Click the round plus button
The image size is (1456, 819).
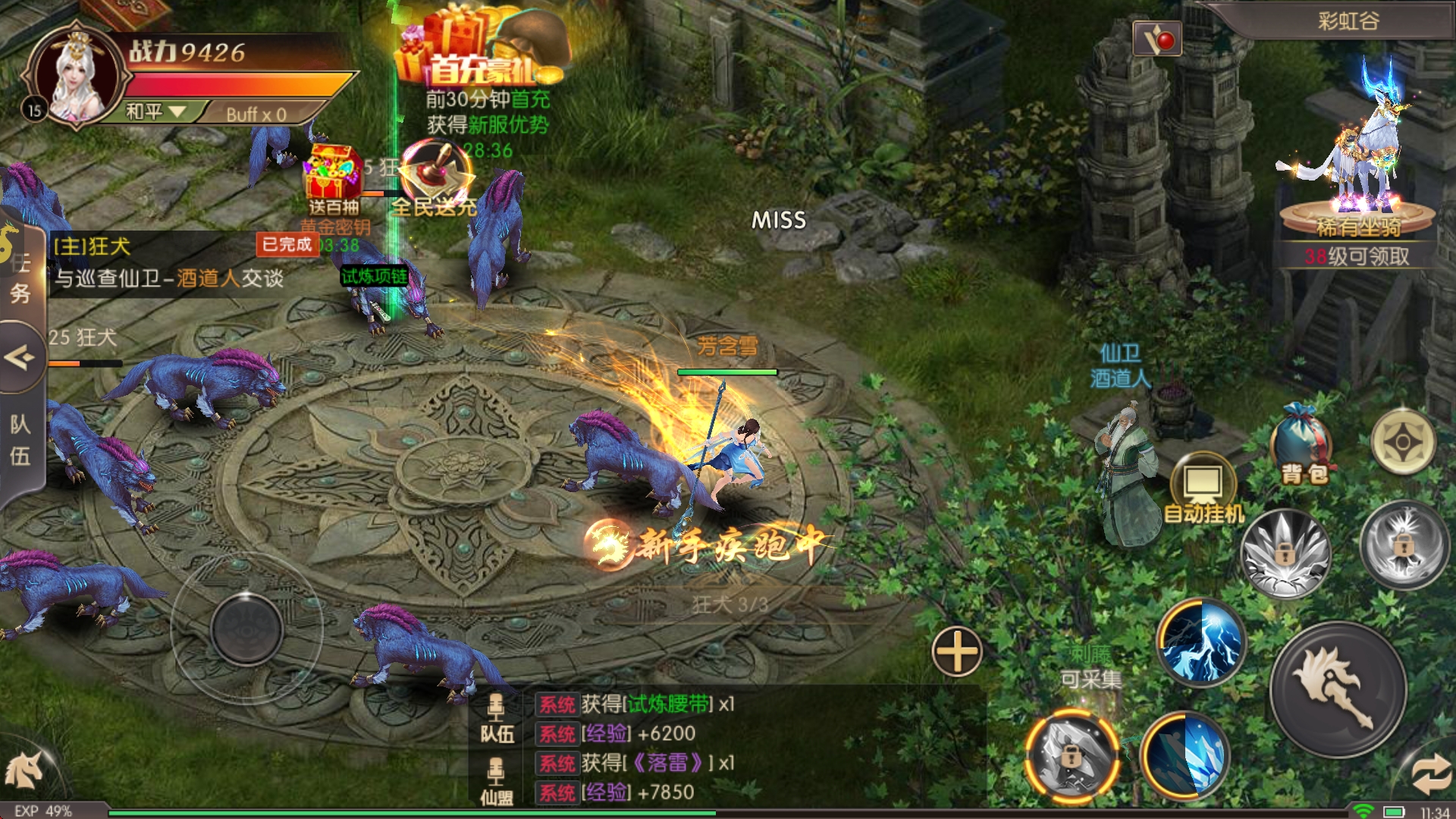tap(957, 651)
